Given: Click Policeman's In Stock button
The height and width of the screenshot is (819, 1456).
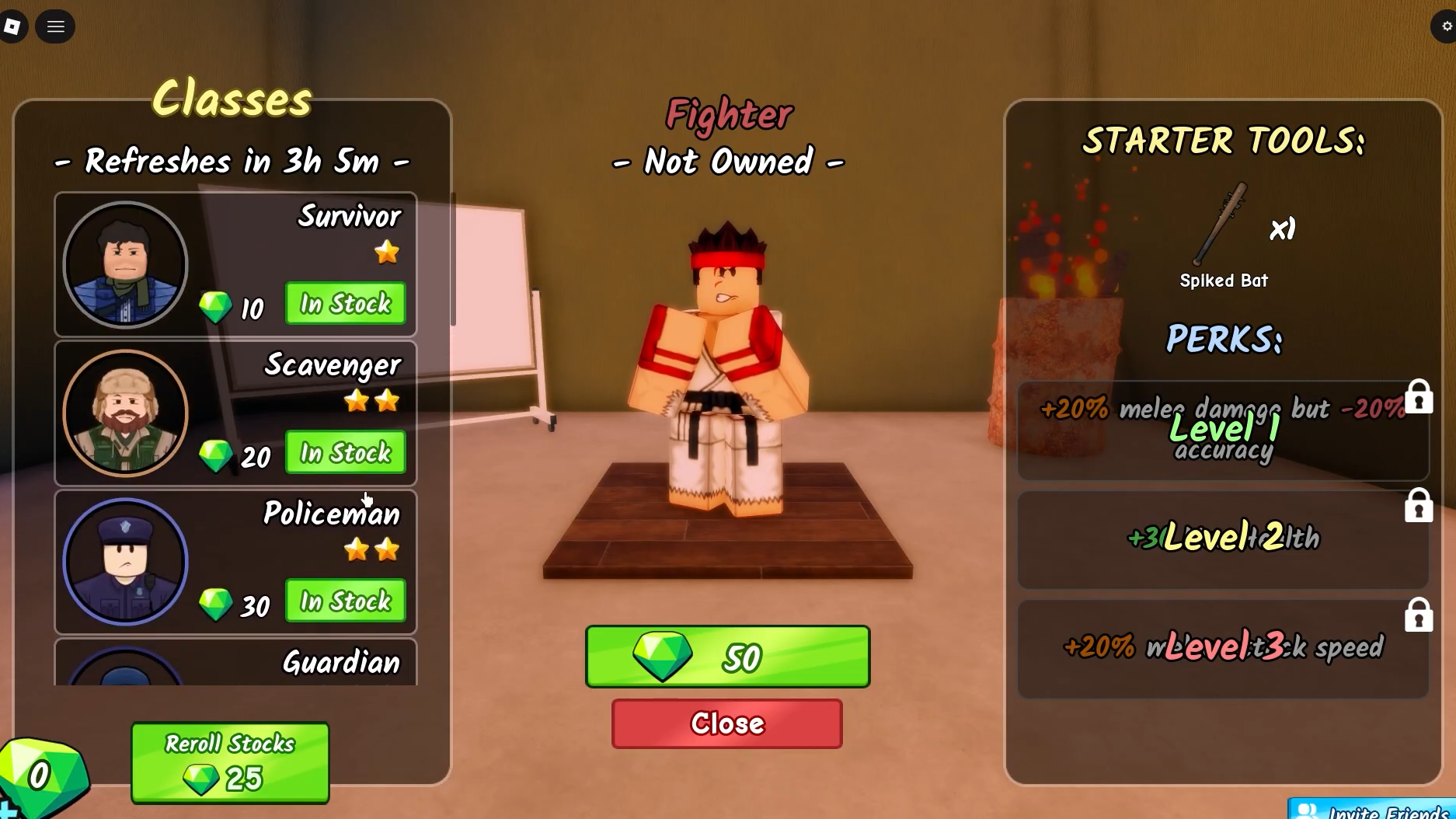Looking at the screenshot, I should pyautogui.click(x=345, y=601).
